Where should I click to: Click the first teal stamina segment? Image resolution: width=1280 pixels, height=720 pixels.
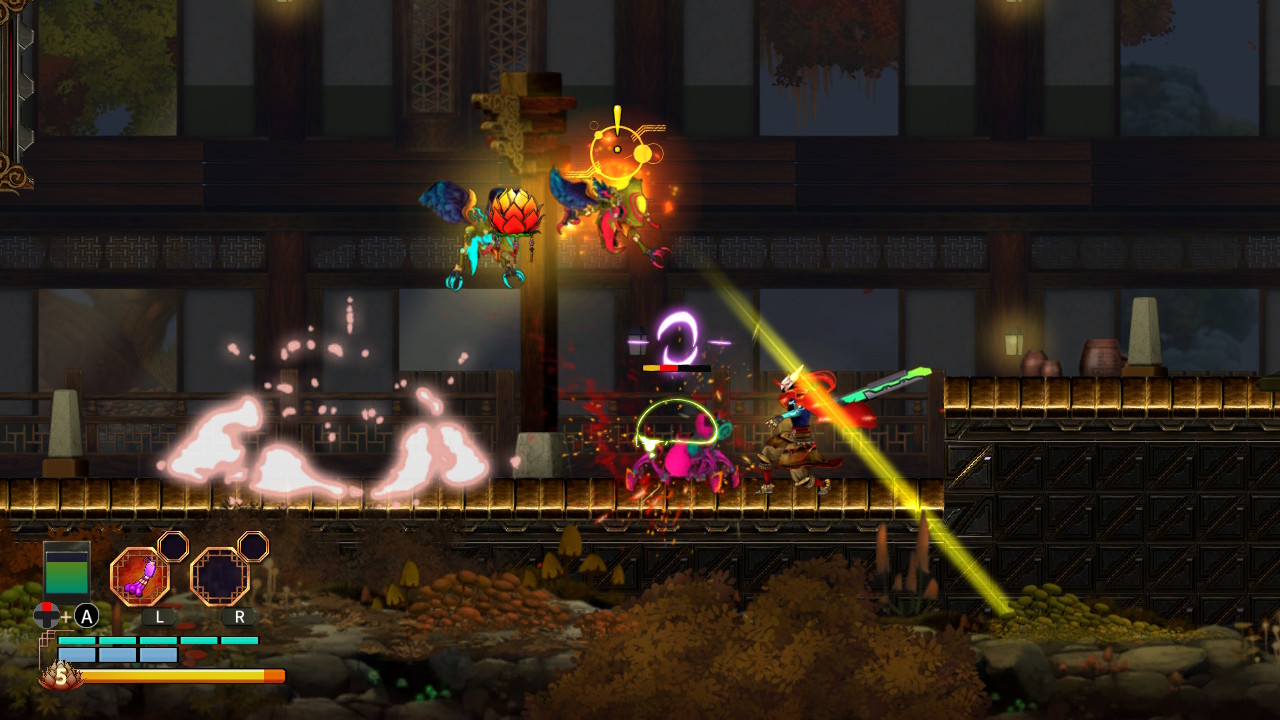[x=75, y=639]
